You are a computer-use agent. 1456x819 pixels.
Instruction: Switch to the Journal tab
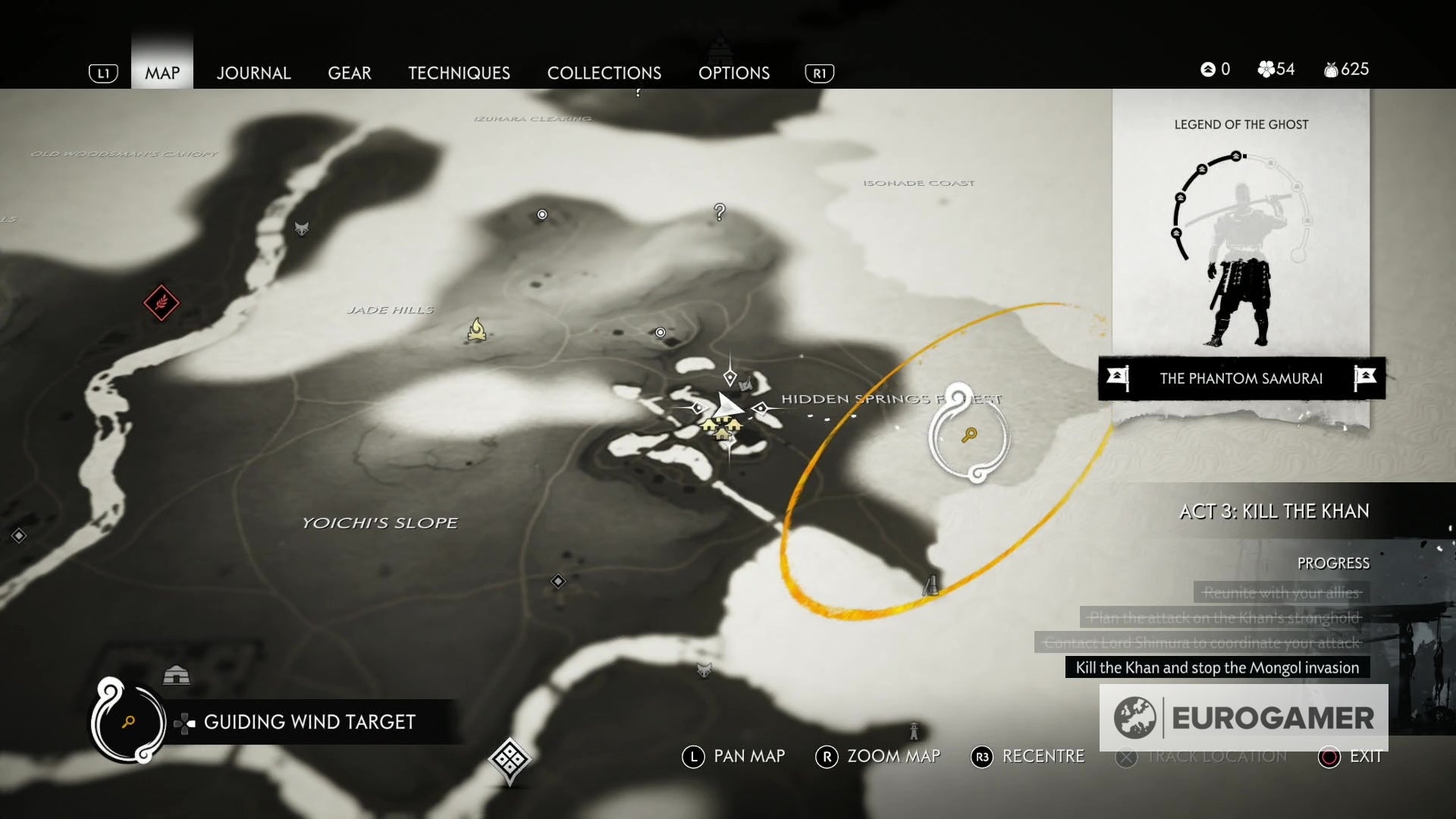(x=253, y=73)
